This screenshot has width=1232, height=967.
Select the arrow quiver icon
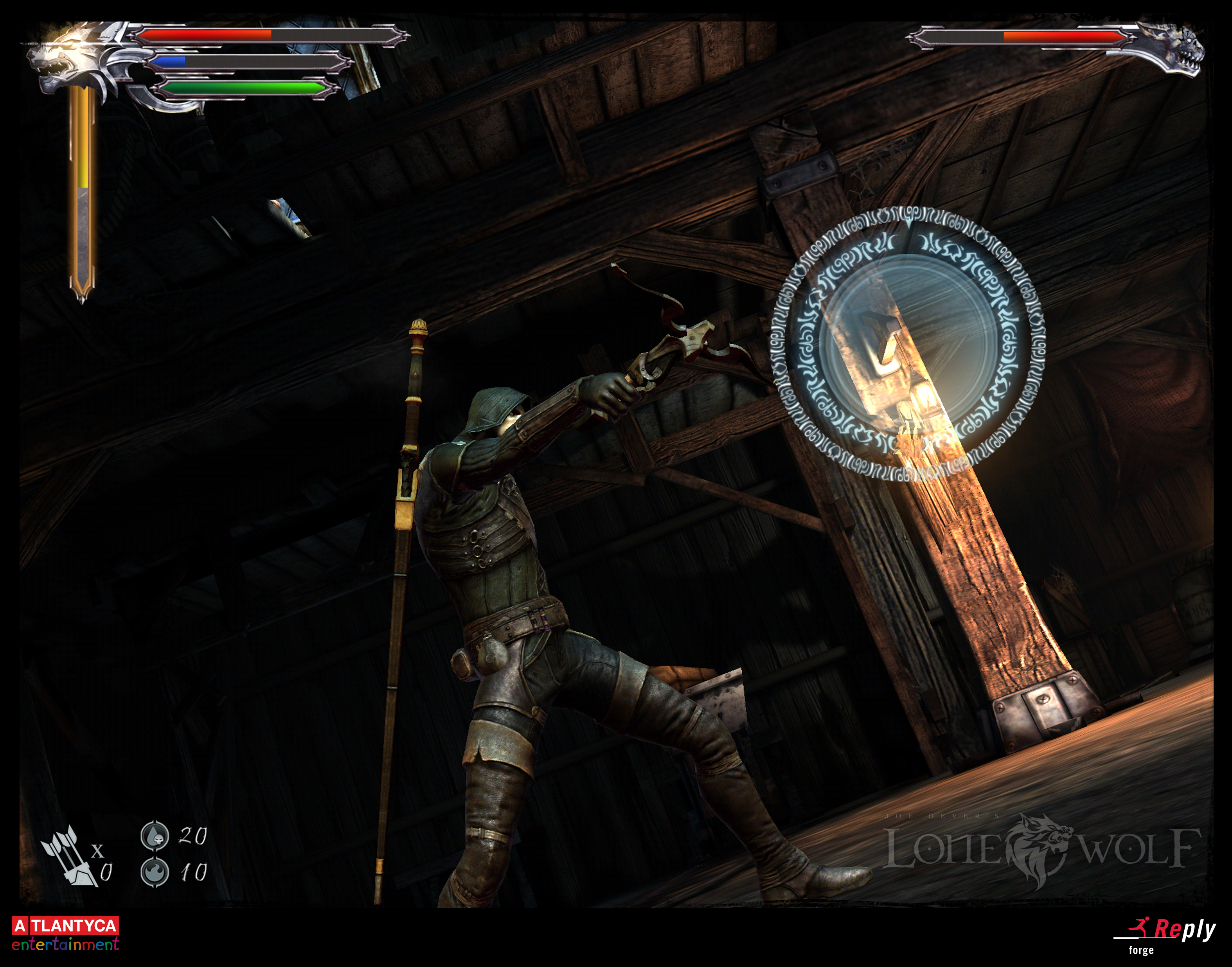[67, 854]
